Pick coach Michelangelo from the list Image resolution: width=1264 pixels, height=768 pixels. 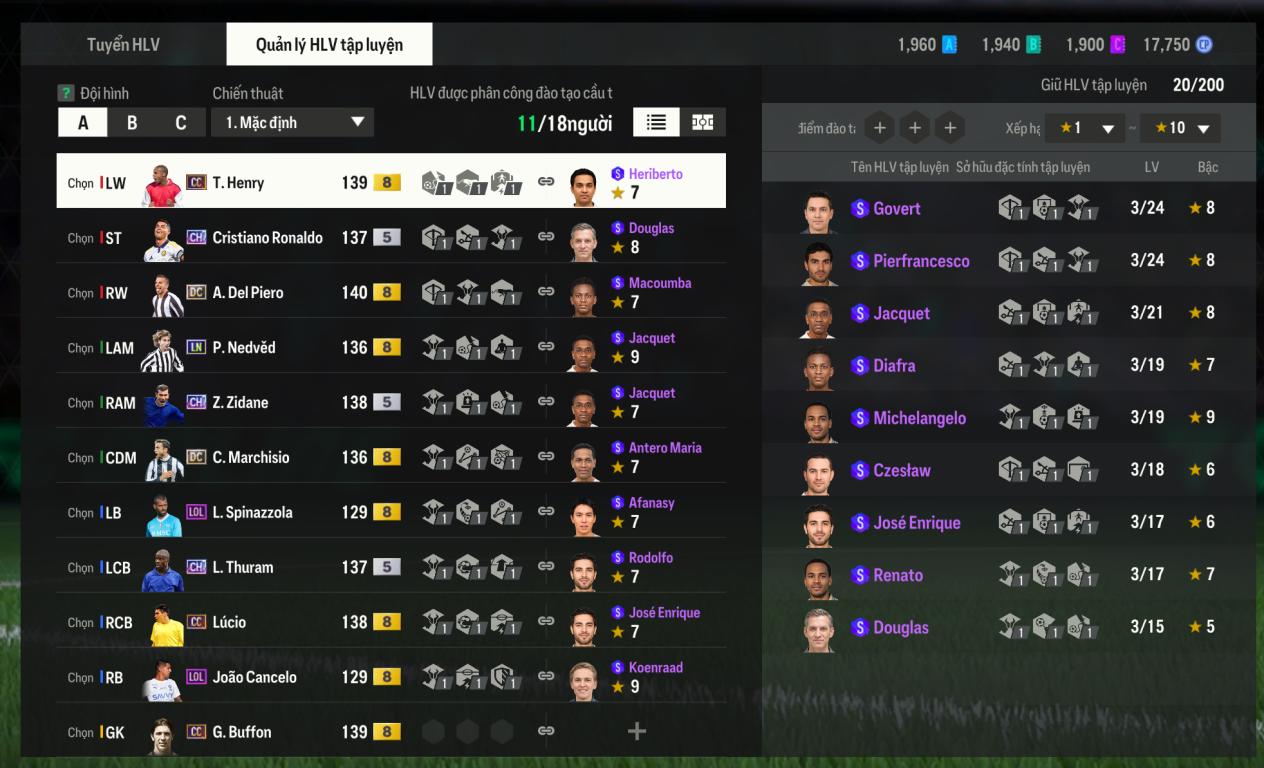(919, 418)
